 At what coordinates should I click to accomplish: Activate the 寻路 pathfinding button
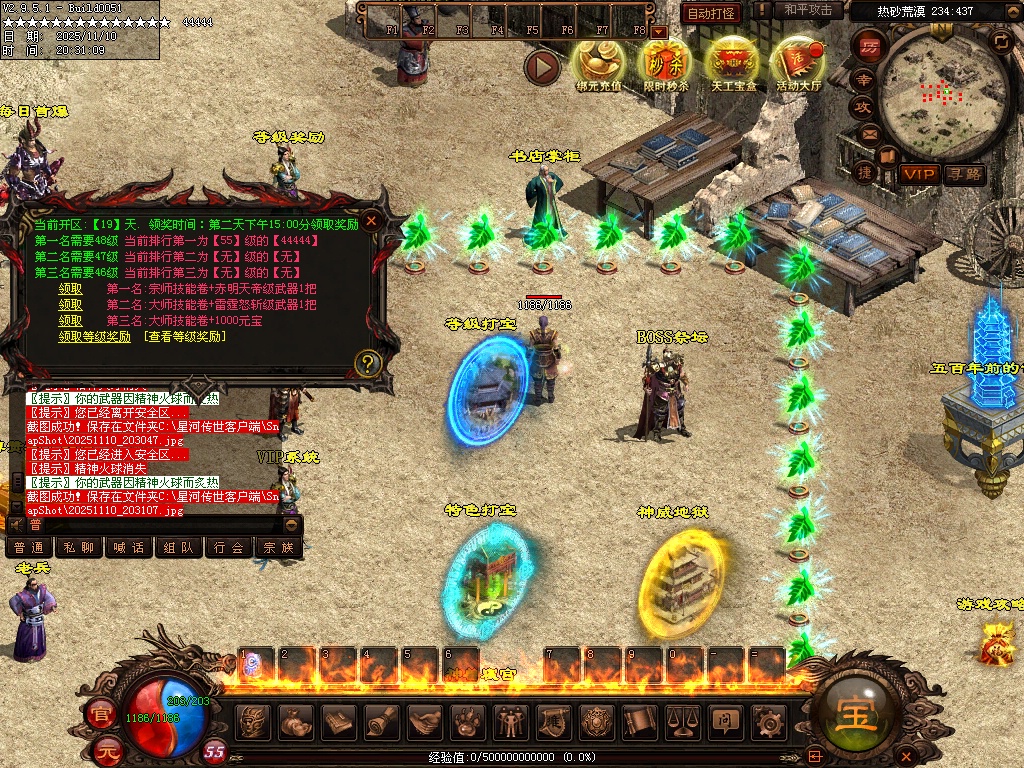click(x=965, y=175)
